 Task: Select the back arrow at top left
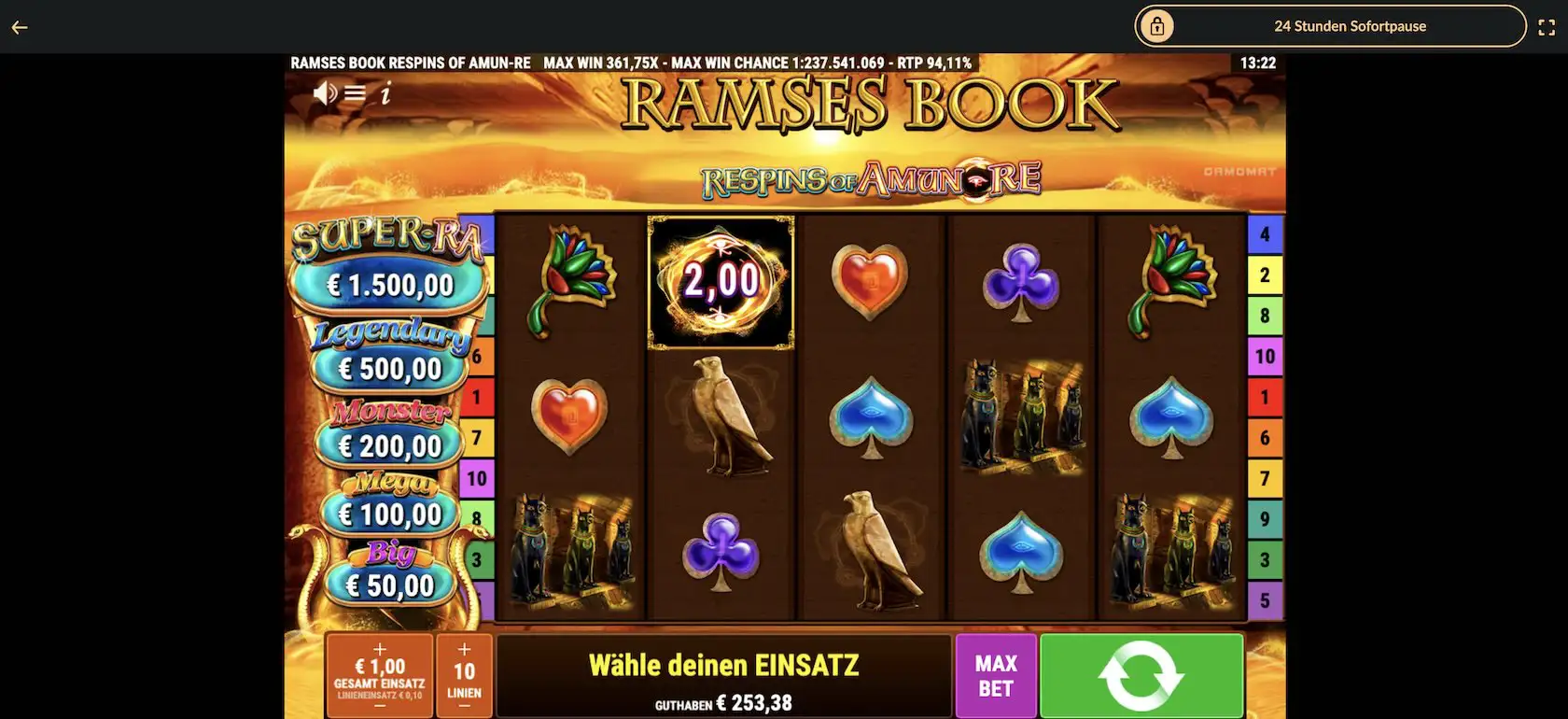click(20, 26)
